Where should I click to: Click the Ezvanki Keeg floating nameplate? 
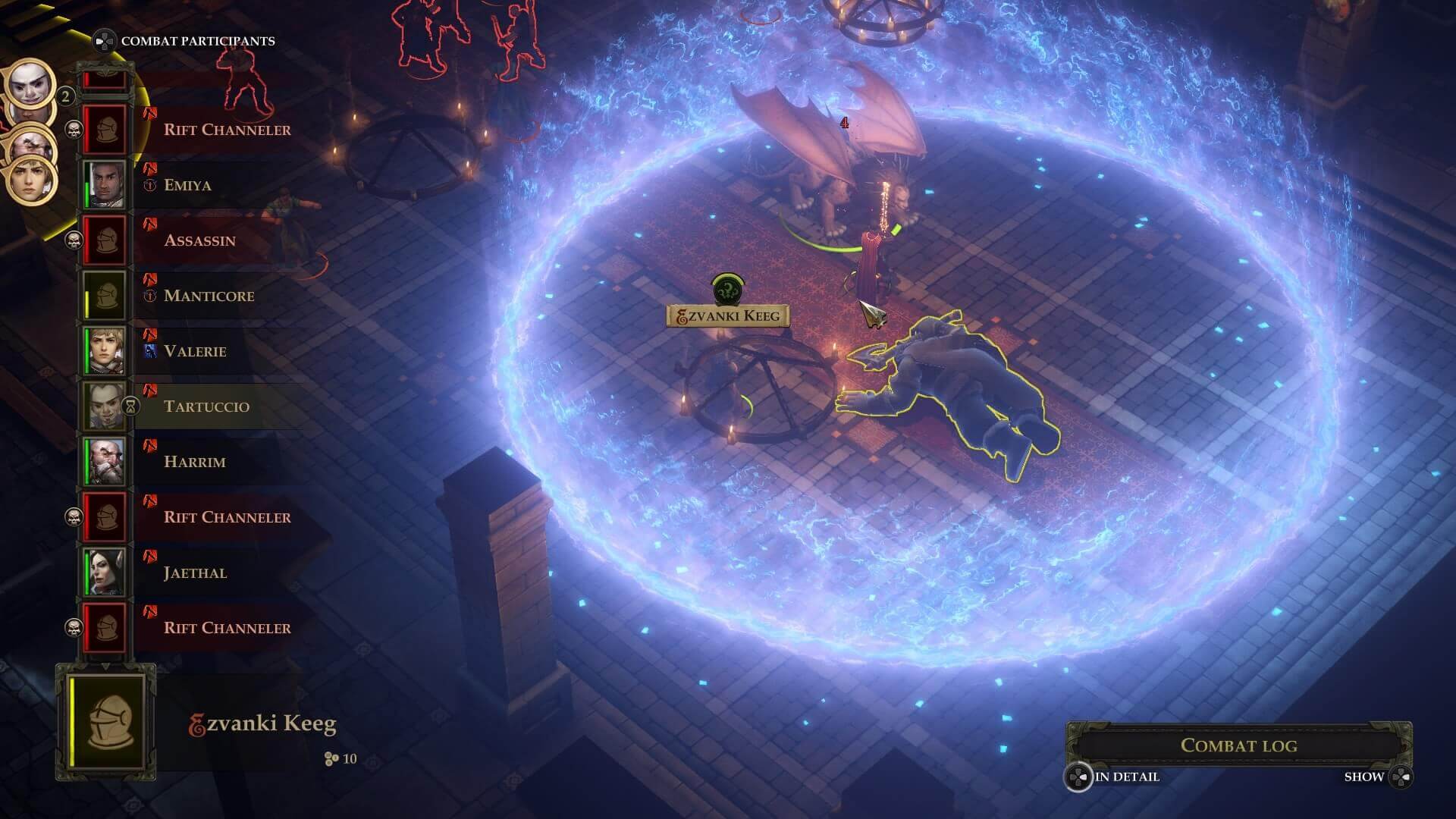point(727,316)
